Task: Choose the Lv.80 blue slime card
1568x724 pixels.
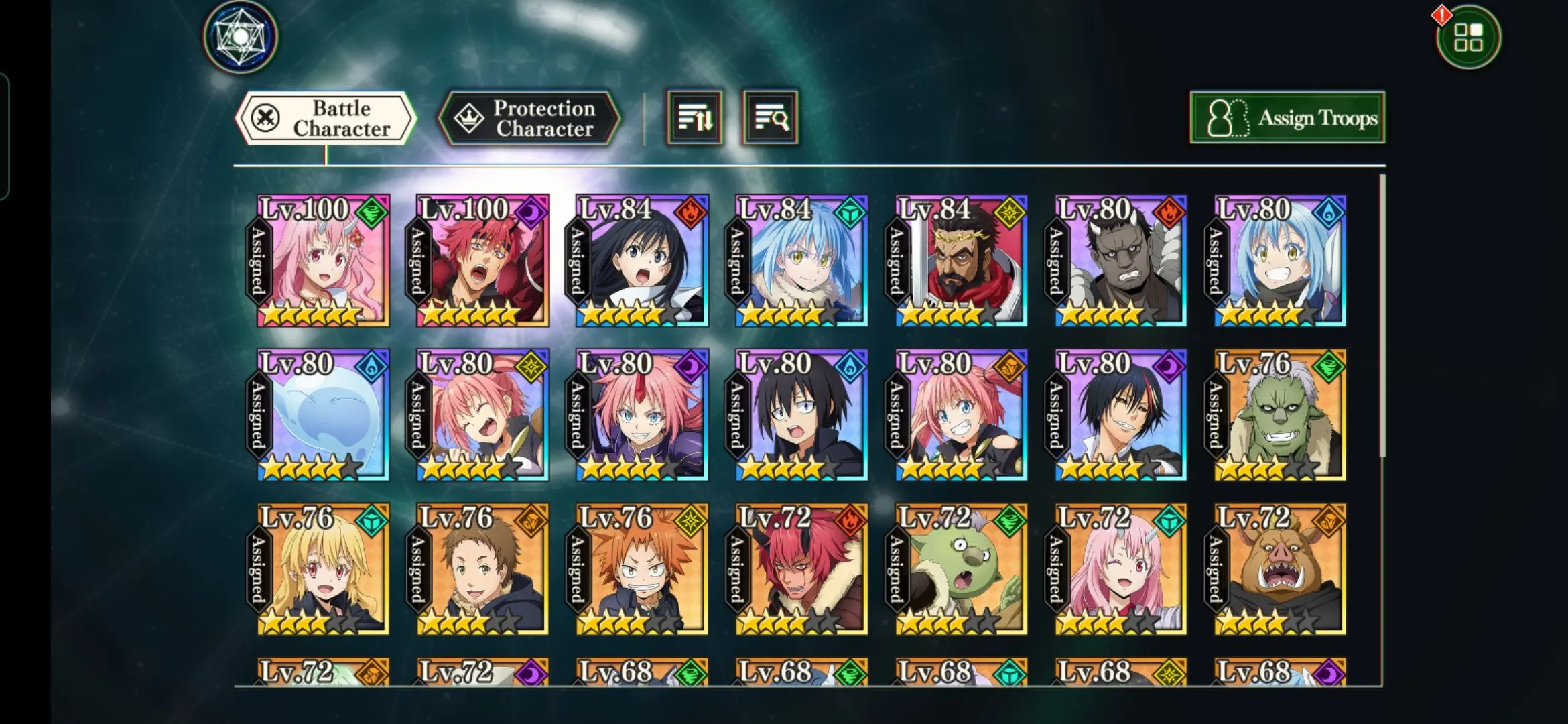Action: click(x=323, y=415)
